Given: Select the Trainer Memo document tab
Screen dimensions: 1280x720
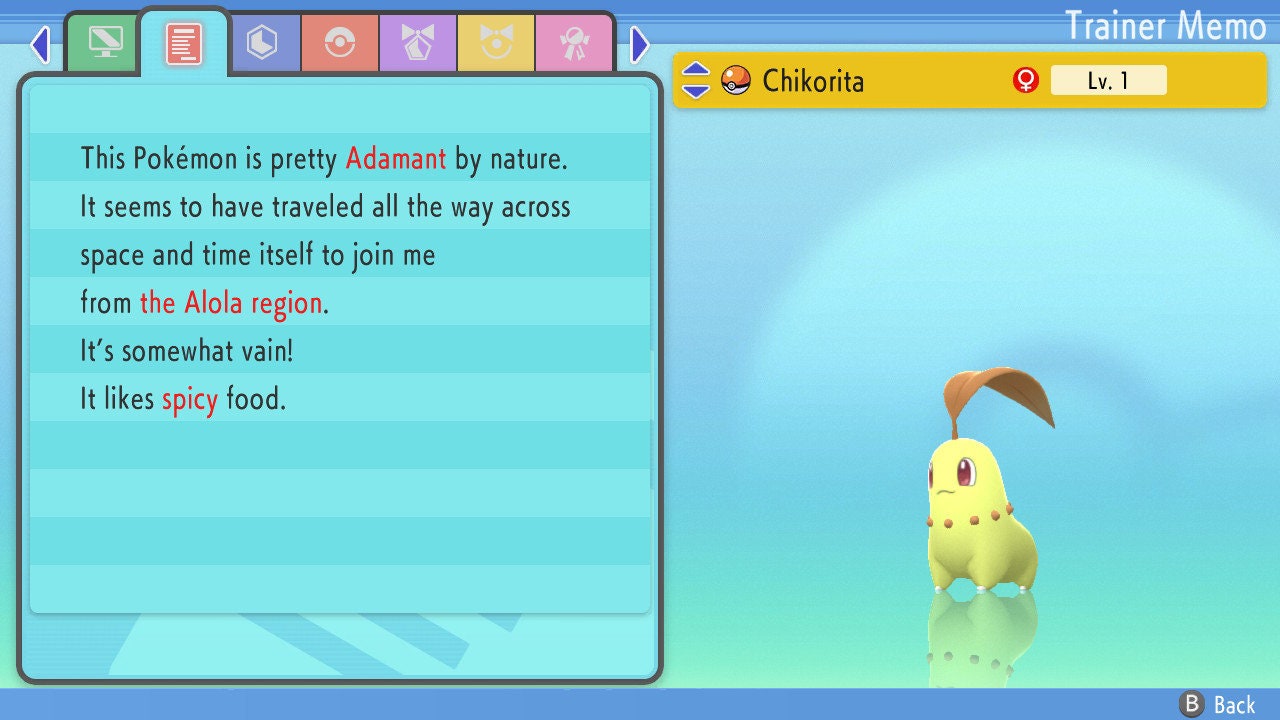Looking at the screenshot, I should (x=184, y=44).
